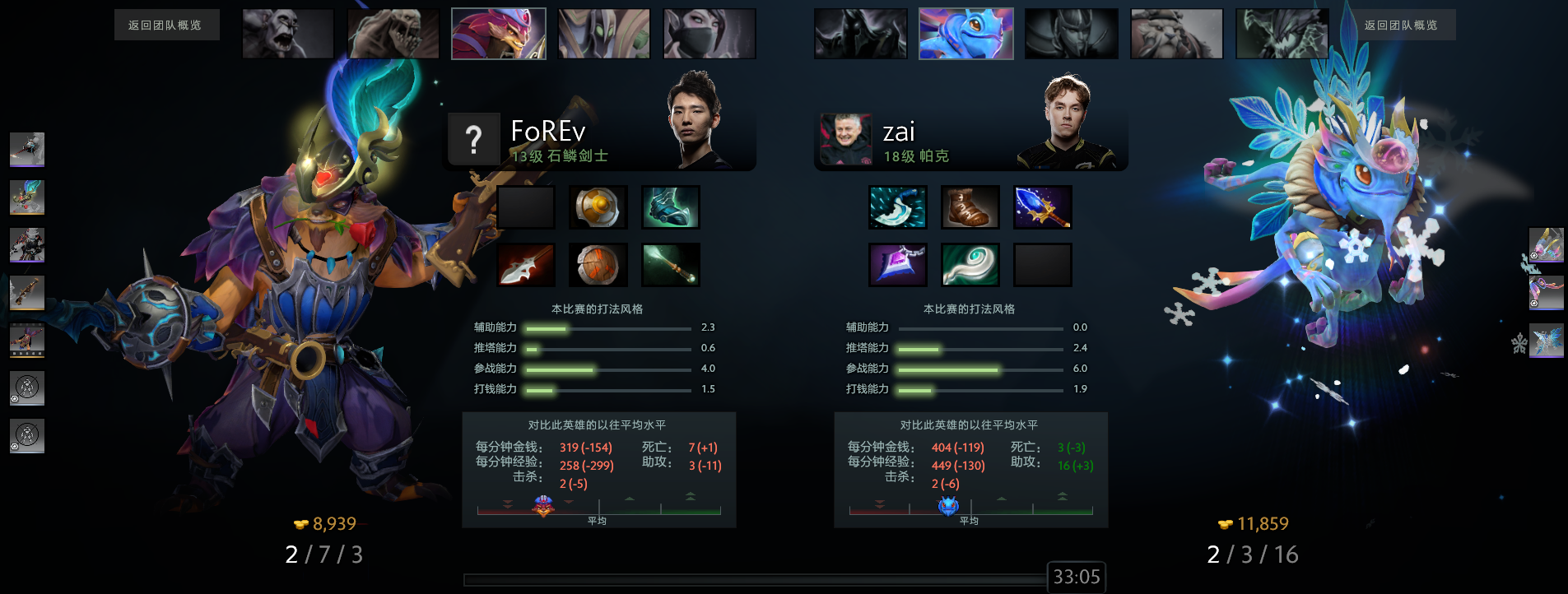
Task: Click the Magic Wand item icon
Action: 671,265
